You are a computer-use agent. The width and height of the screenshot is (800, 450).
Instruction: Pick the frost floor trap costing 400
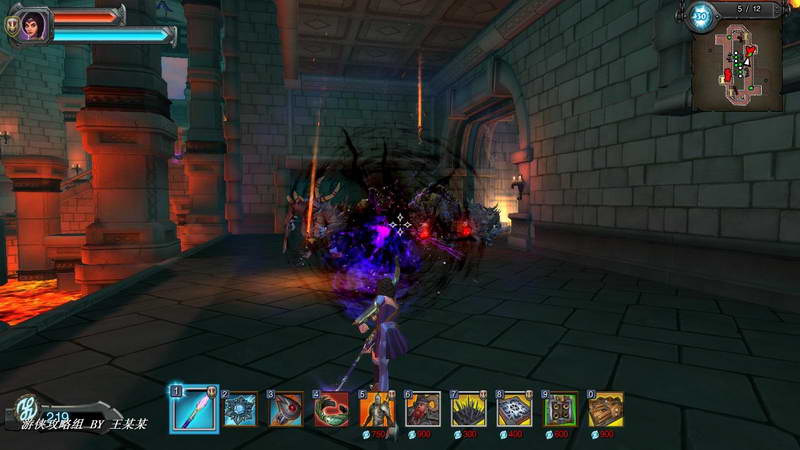(x=515, y=410)
